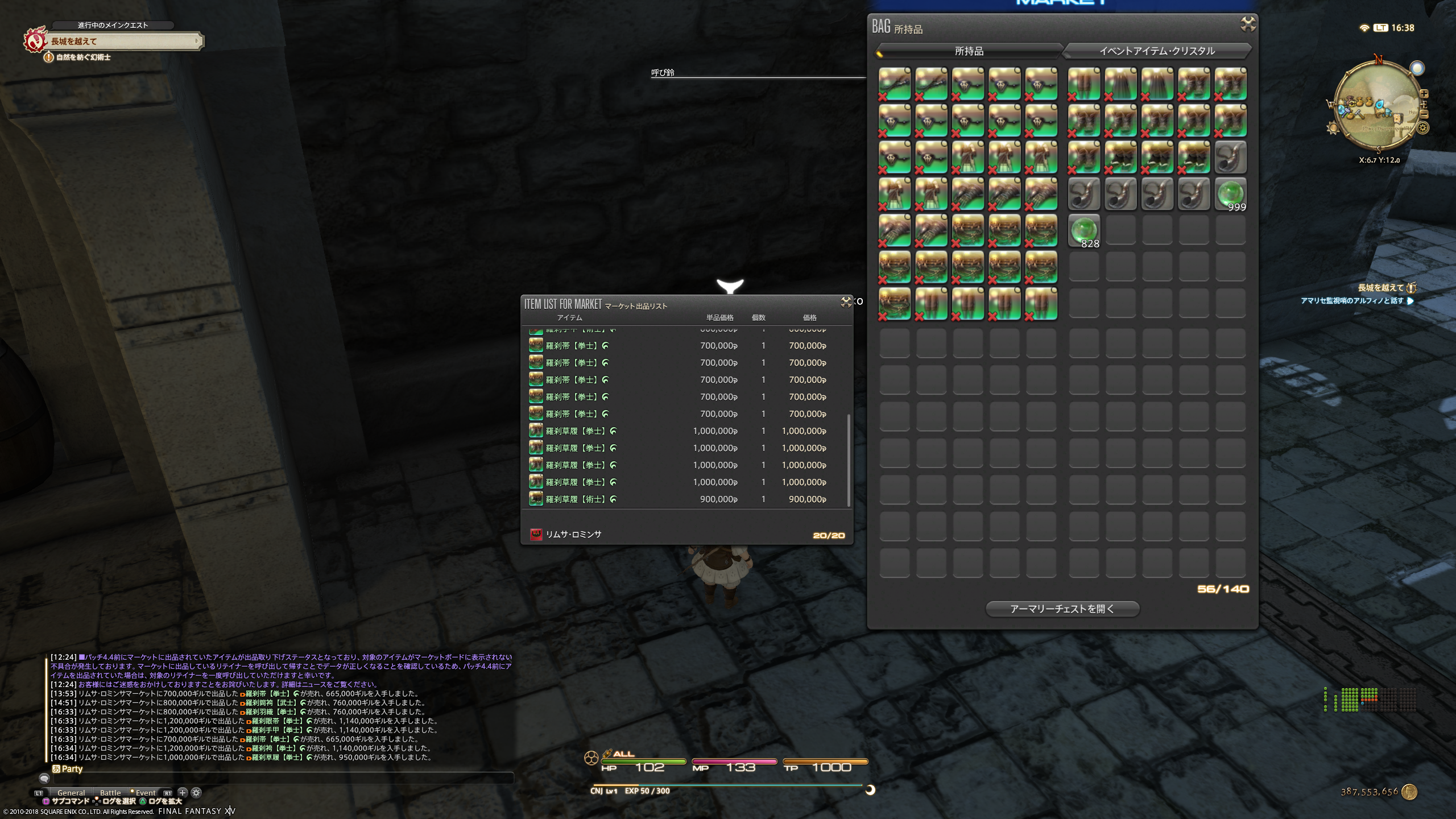Open the イベントアイテム・クリスタル tab

coord(1157,51)
